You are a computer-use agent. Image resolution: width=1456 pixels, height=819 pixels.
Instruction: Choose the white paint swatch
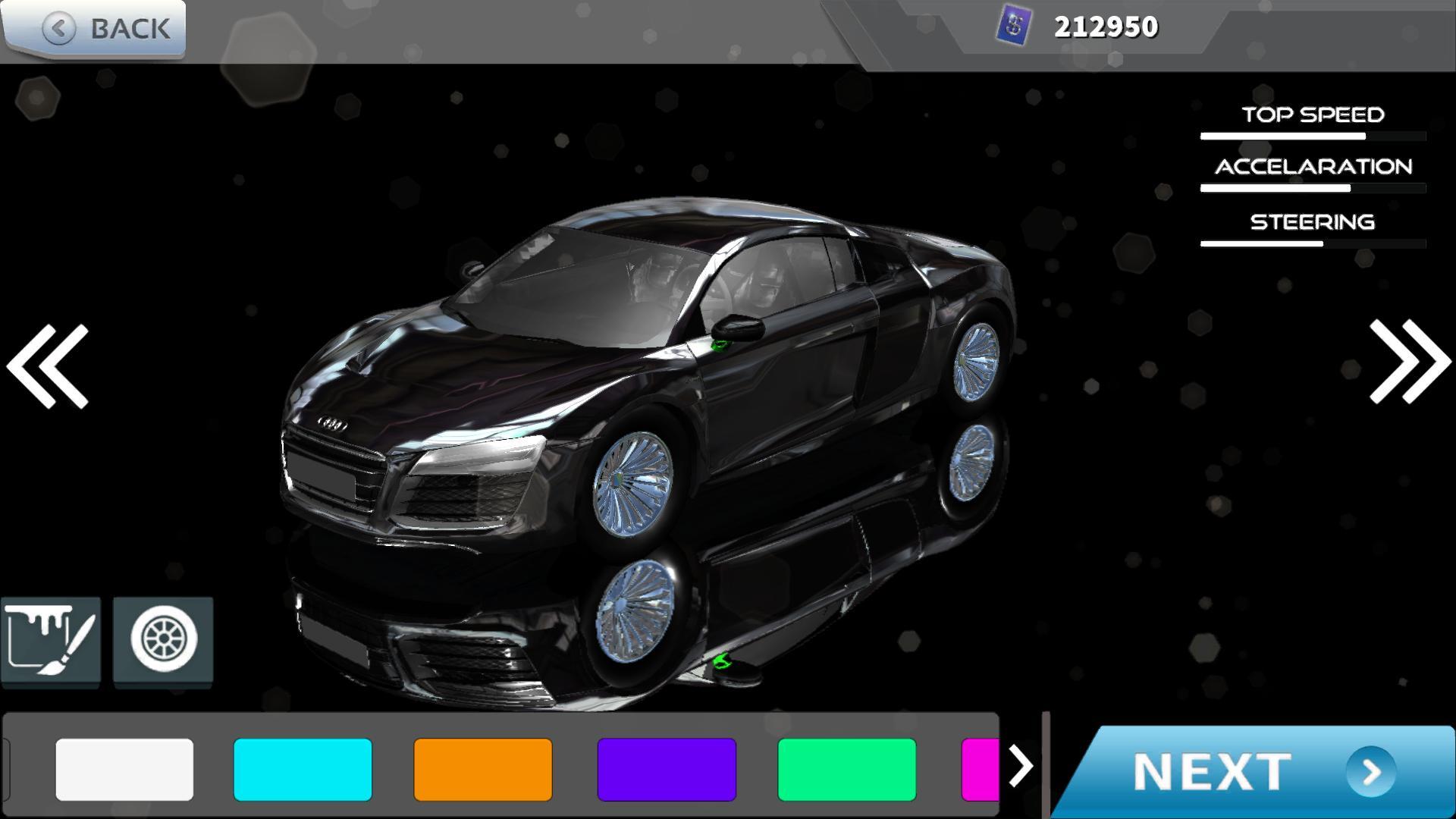124,770
